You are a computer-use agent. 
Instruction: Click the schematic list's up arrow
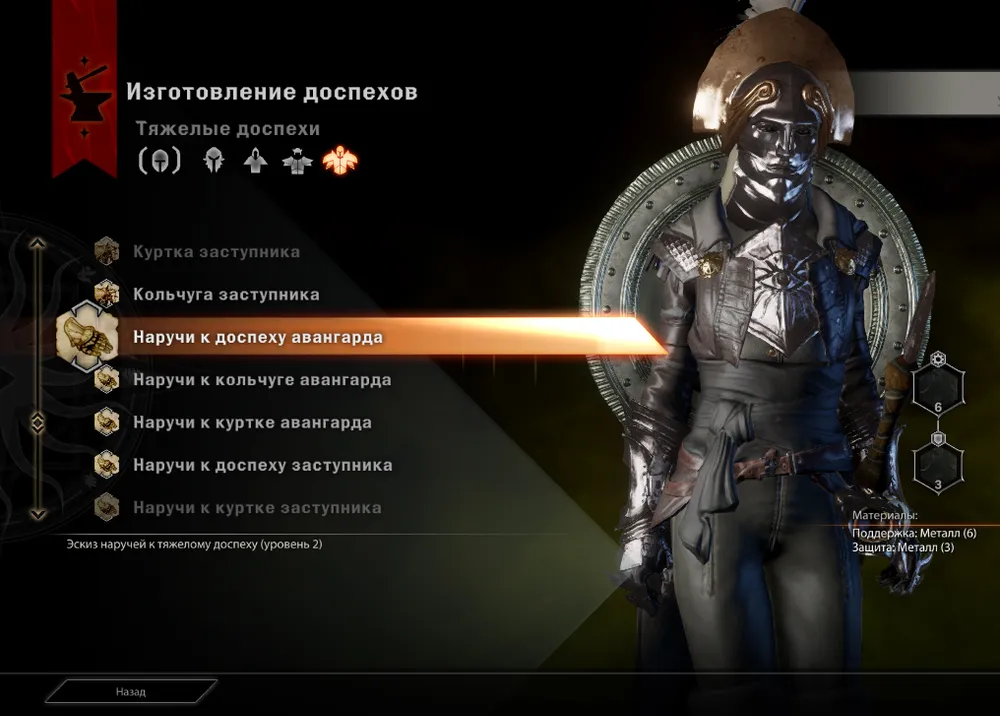(38, 243)
